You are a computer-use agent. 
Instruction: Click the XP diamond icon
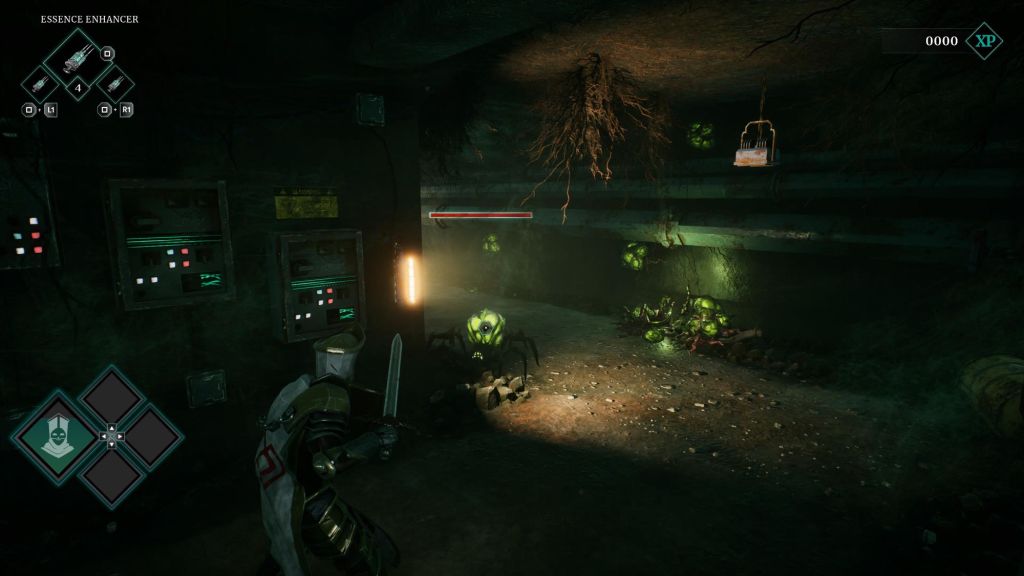pos(984,41)
